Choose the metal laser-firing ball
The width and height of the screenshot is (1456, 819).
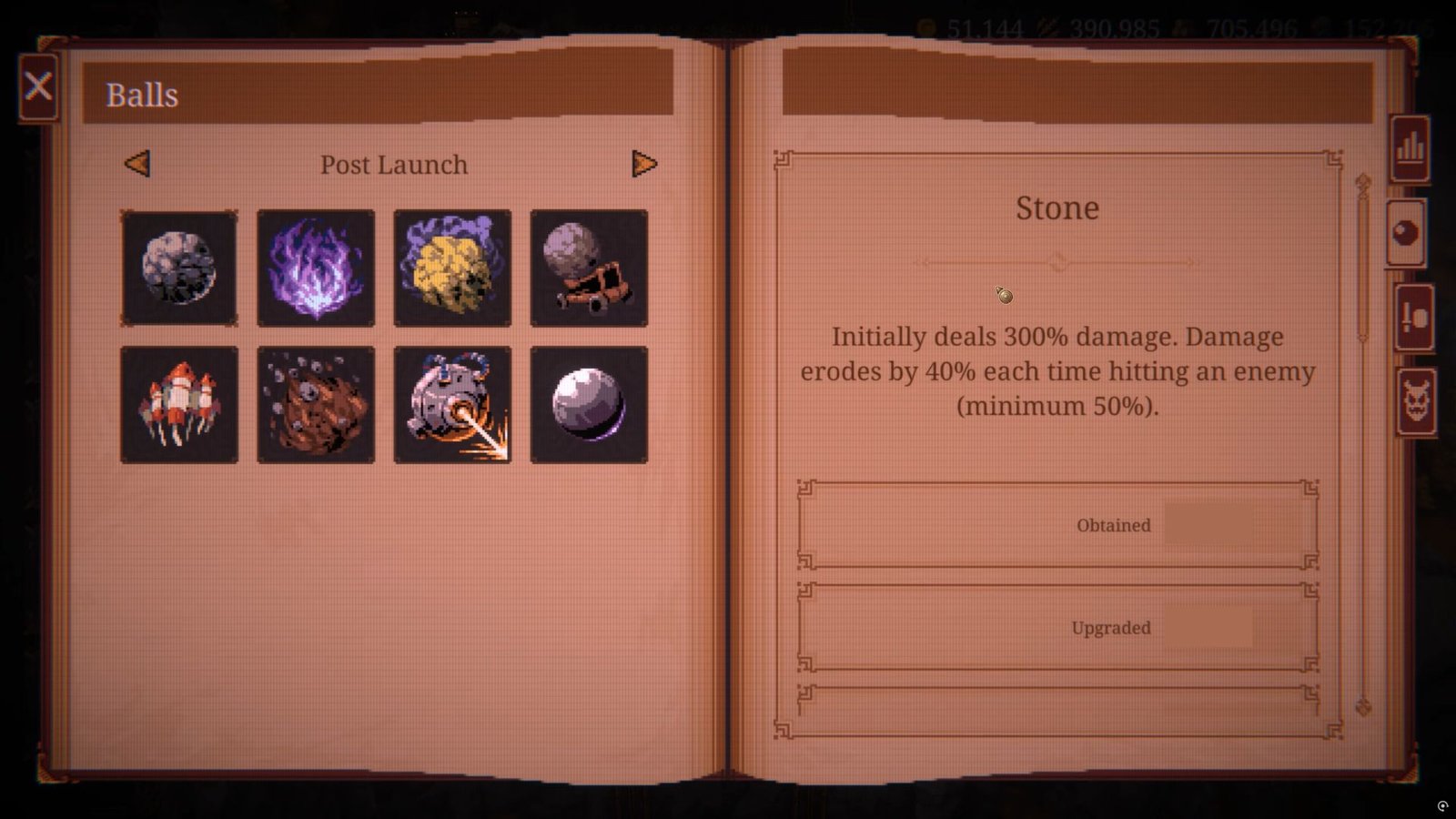(x=452, y=405)
